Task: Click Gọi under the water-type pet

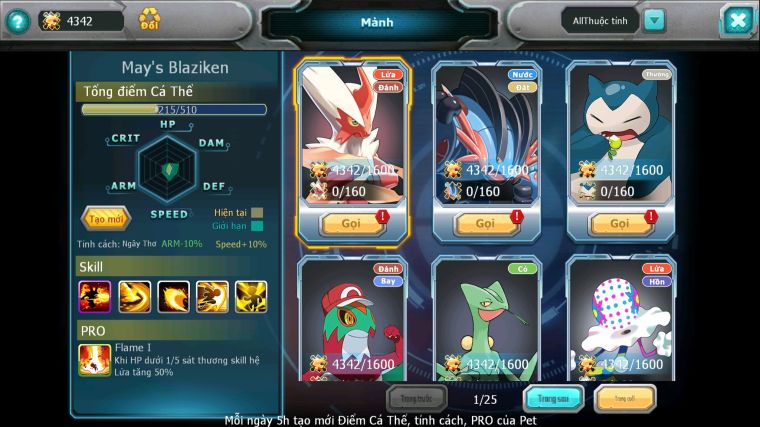Action: point(485,223)
